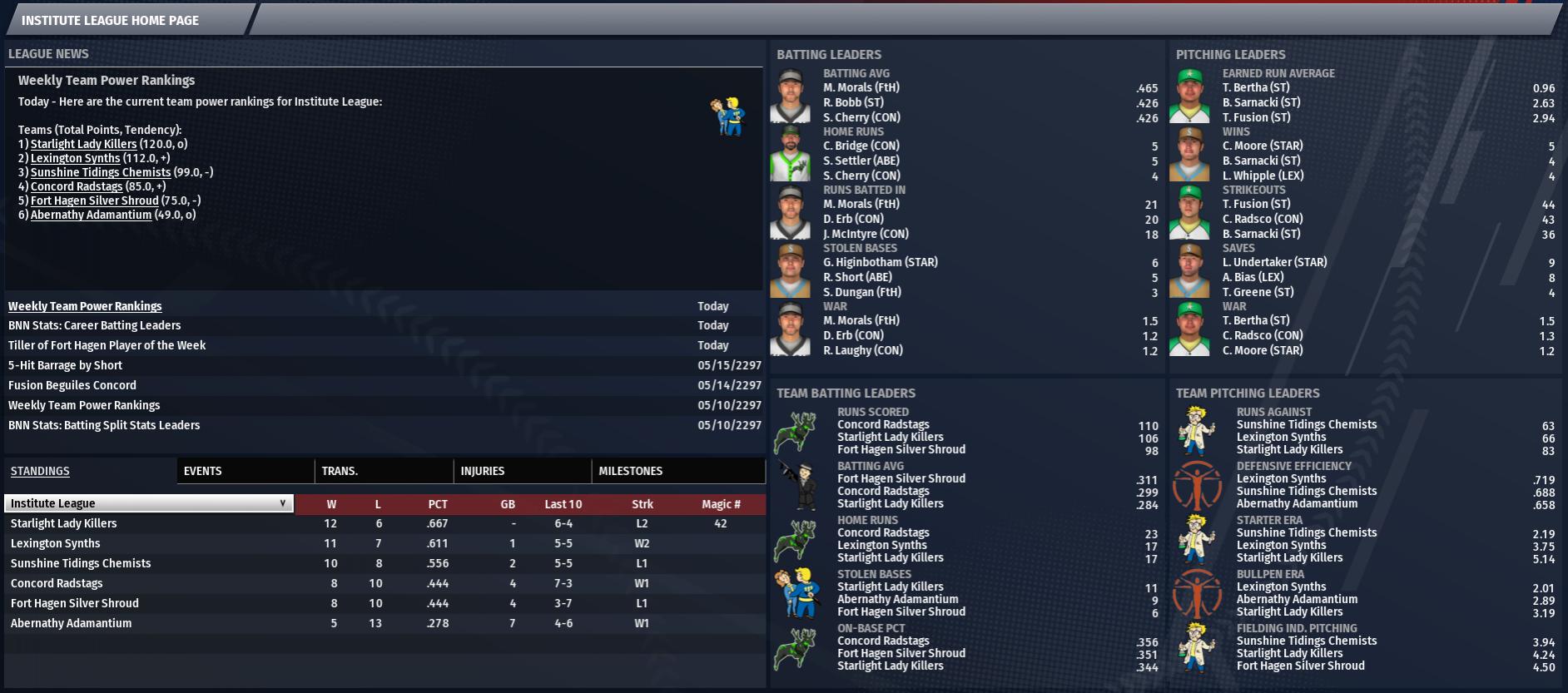
Task: Open the Standings tab
Action: click(40, 471)
